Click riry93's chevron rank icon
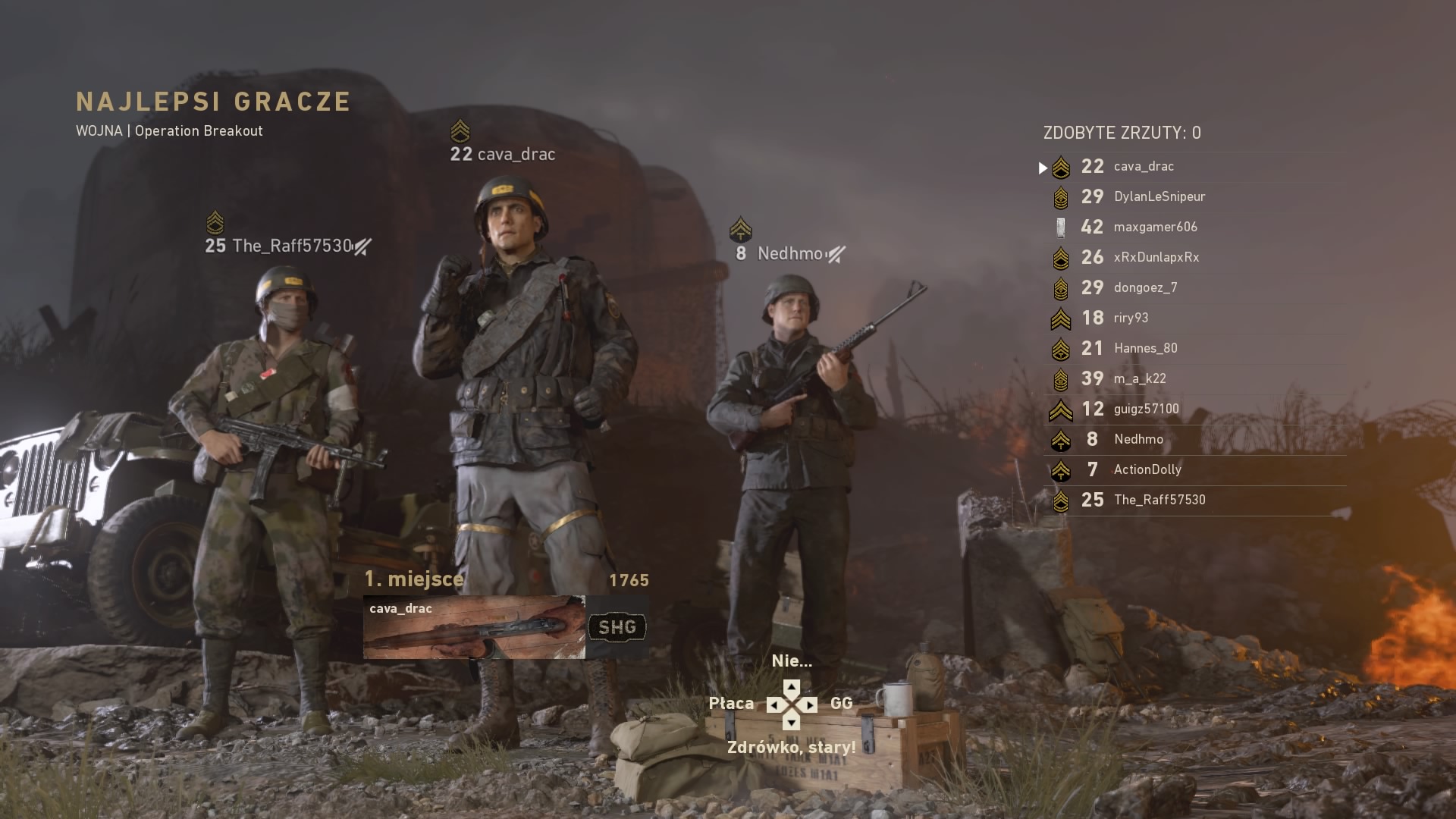Image resolution: width=1456 pixels, height=819 pixels. 1061,318
